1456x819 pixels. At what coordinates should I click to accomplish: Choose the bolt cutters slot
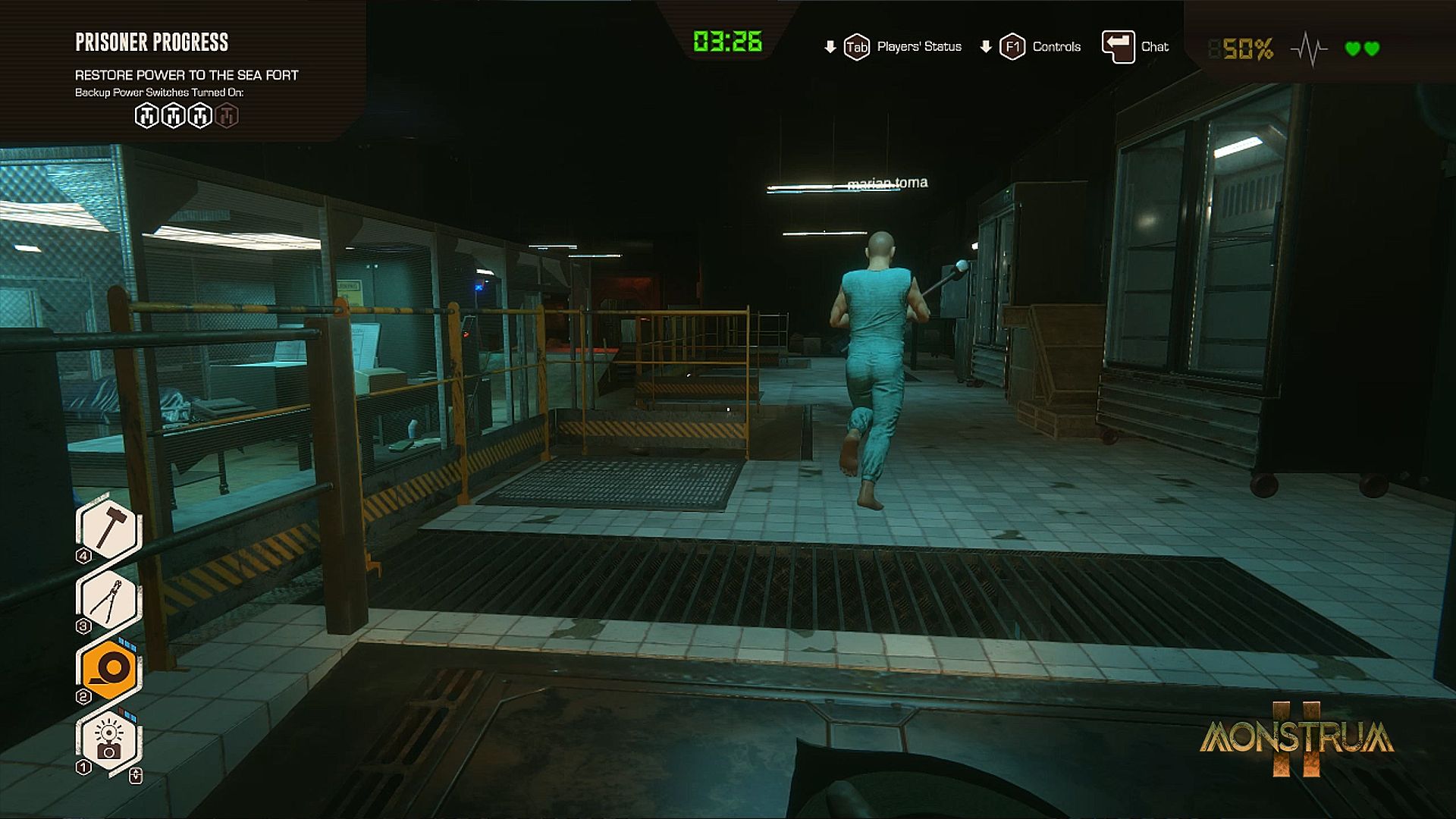pos(108,601)
